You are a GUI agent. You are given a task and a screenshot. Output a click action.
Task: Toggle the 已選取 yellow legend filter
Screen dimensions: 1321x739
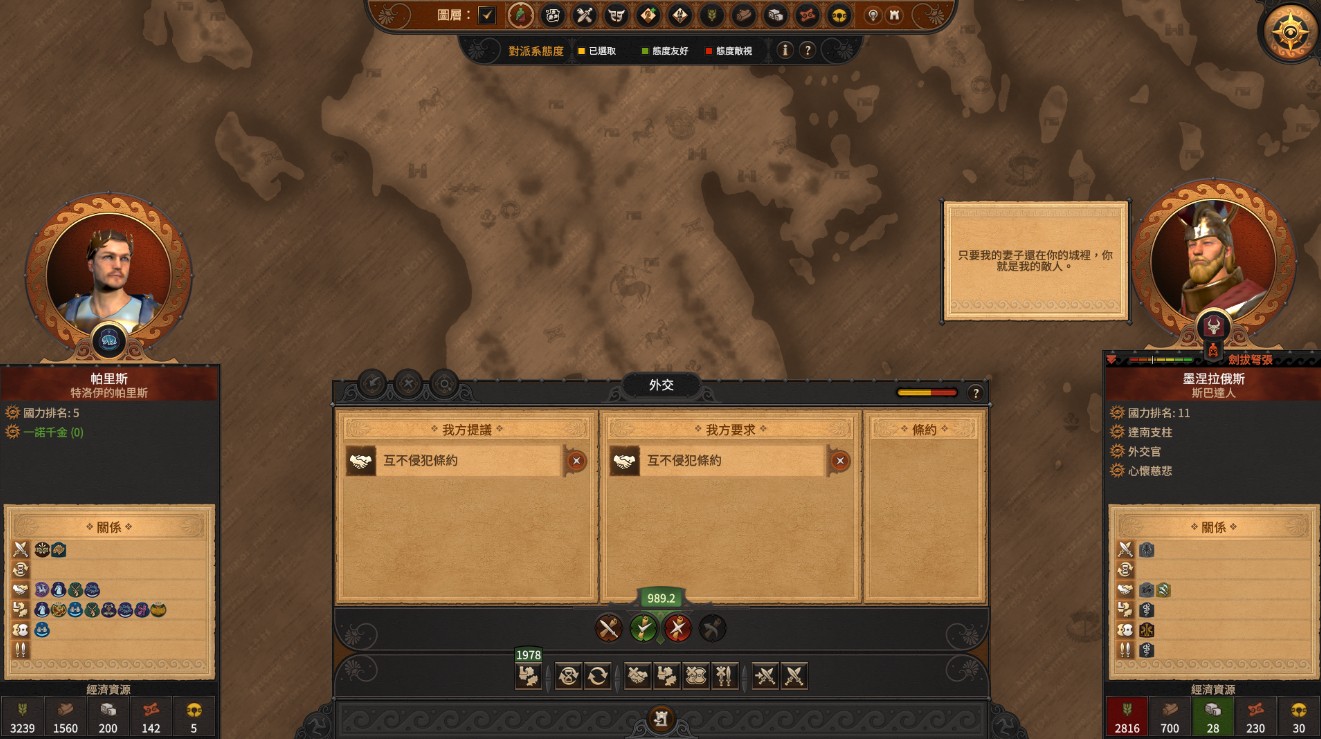click(594, 50)
